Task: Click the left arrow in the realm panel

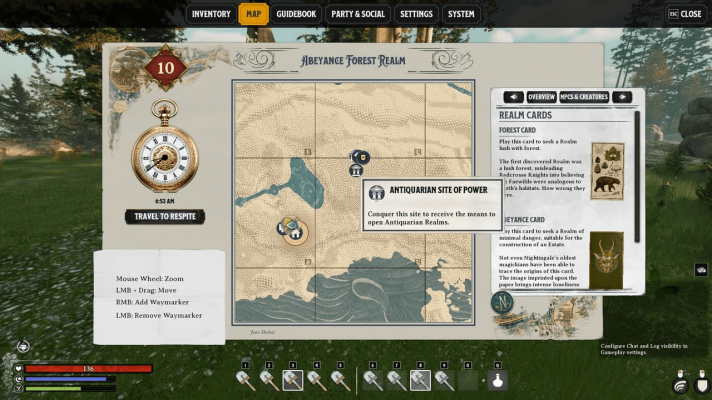Action: (513, 97)
